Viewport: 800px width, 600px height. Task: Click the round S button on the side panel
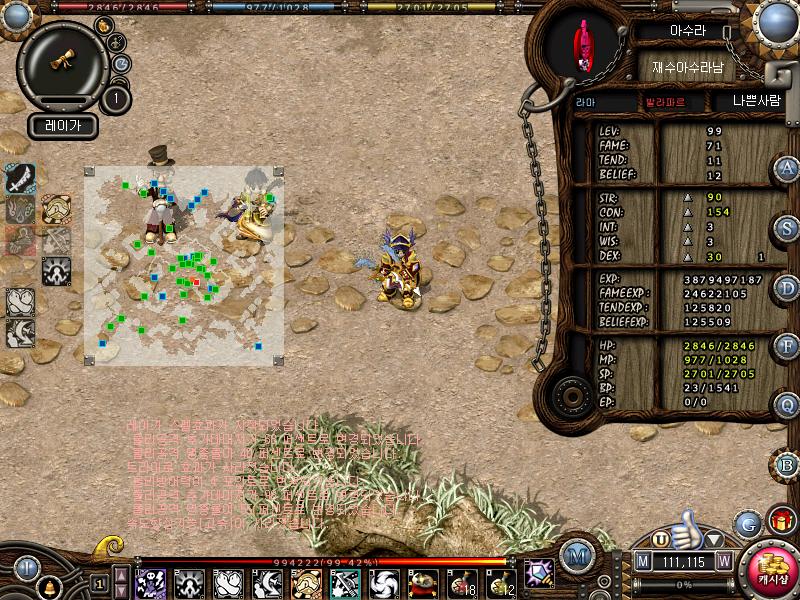coord(788,227)
